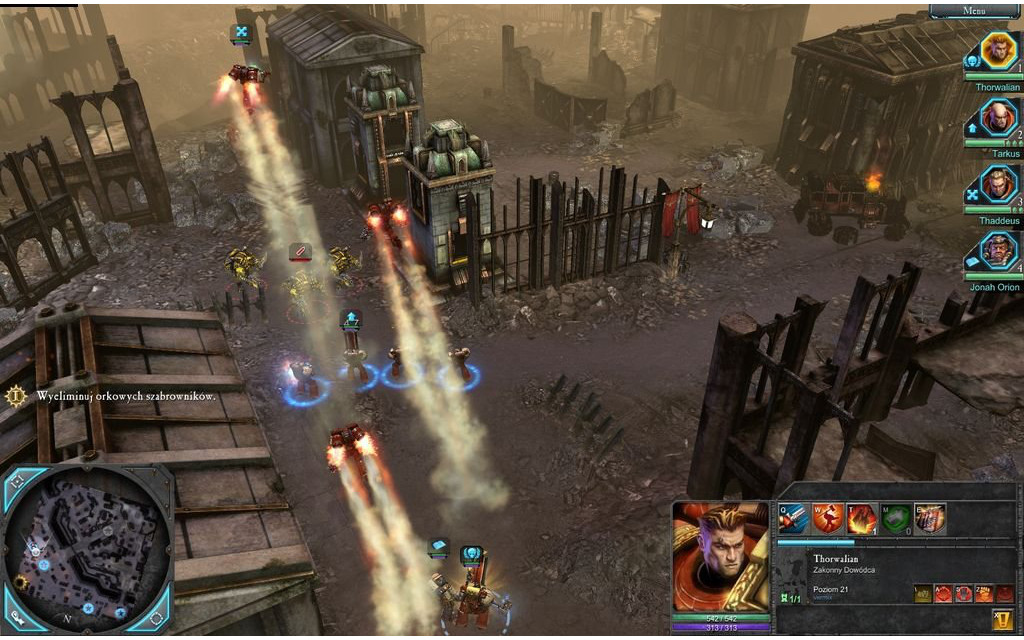
Task: Select the red fist Z stance icon
Action: coord(983,593)
